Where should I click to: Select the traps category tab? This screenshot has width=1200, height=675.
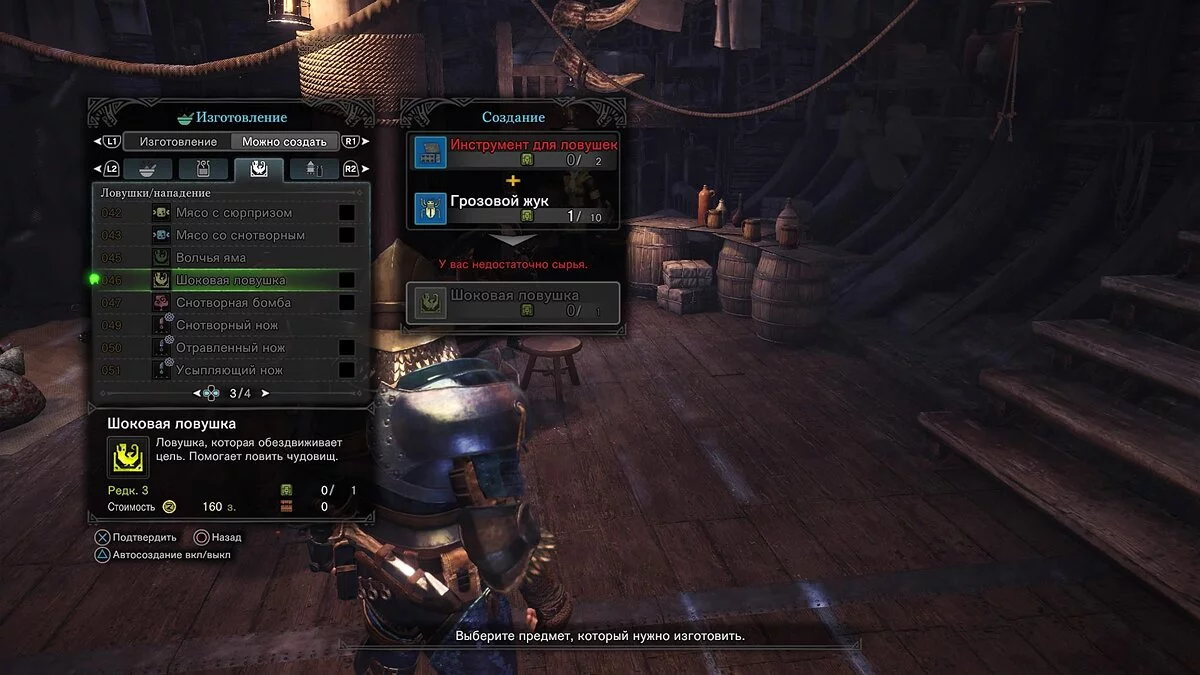(x=259, y=169)
